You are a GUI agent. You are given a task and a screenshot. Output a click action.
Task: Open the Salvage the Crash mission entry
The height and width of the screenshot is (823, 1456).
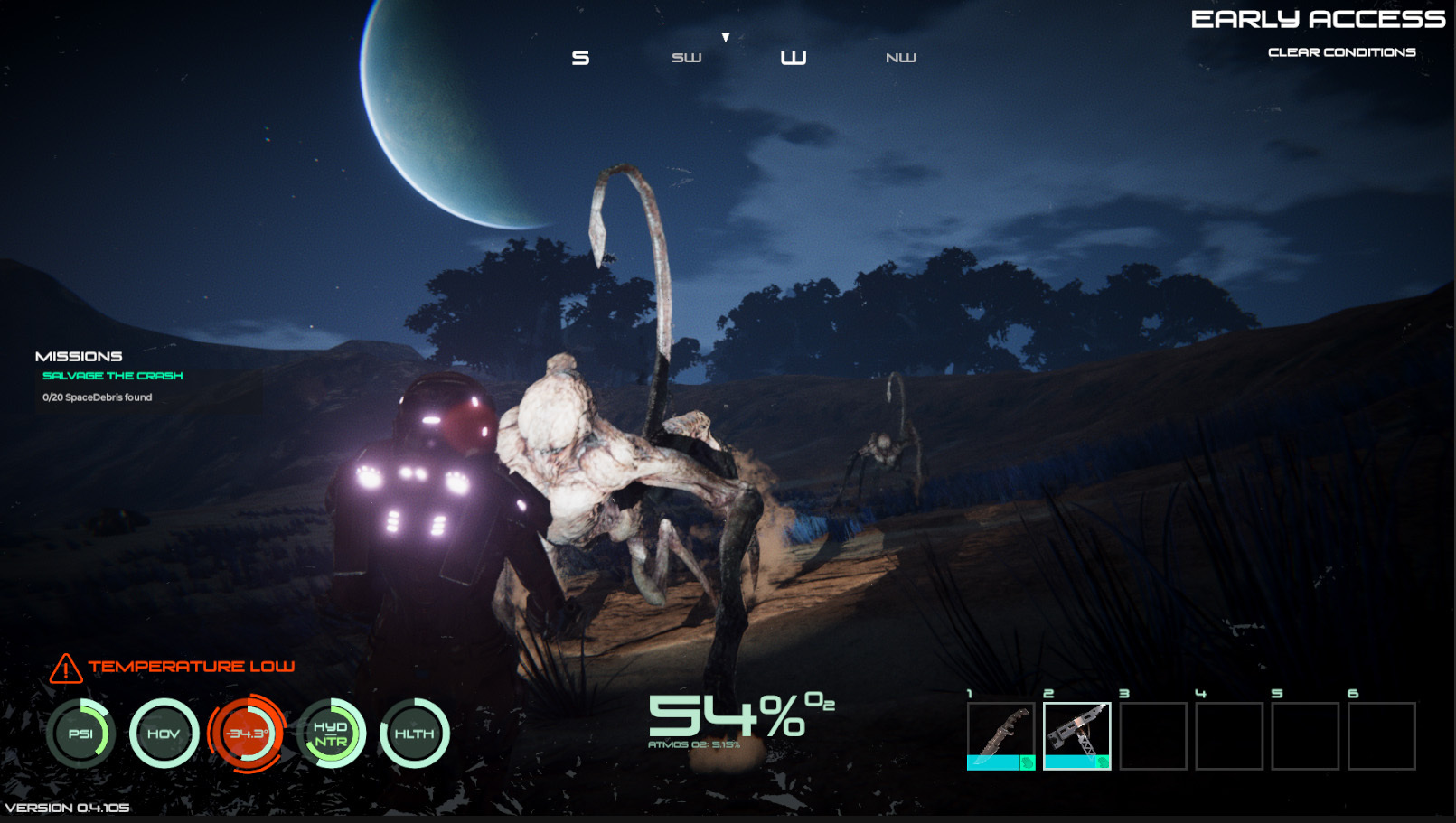click(112, 376)
